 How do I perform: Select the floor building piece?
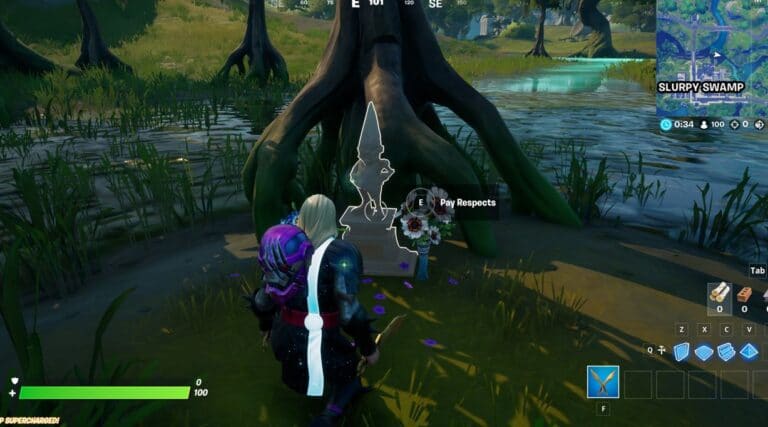(704, 351)
